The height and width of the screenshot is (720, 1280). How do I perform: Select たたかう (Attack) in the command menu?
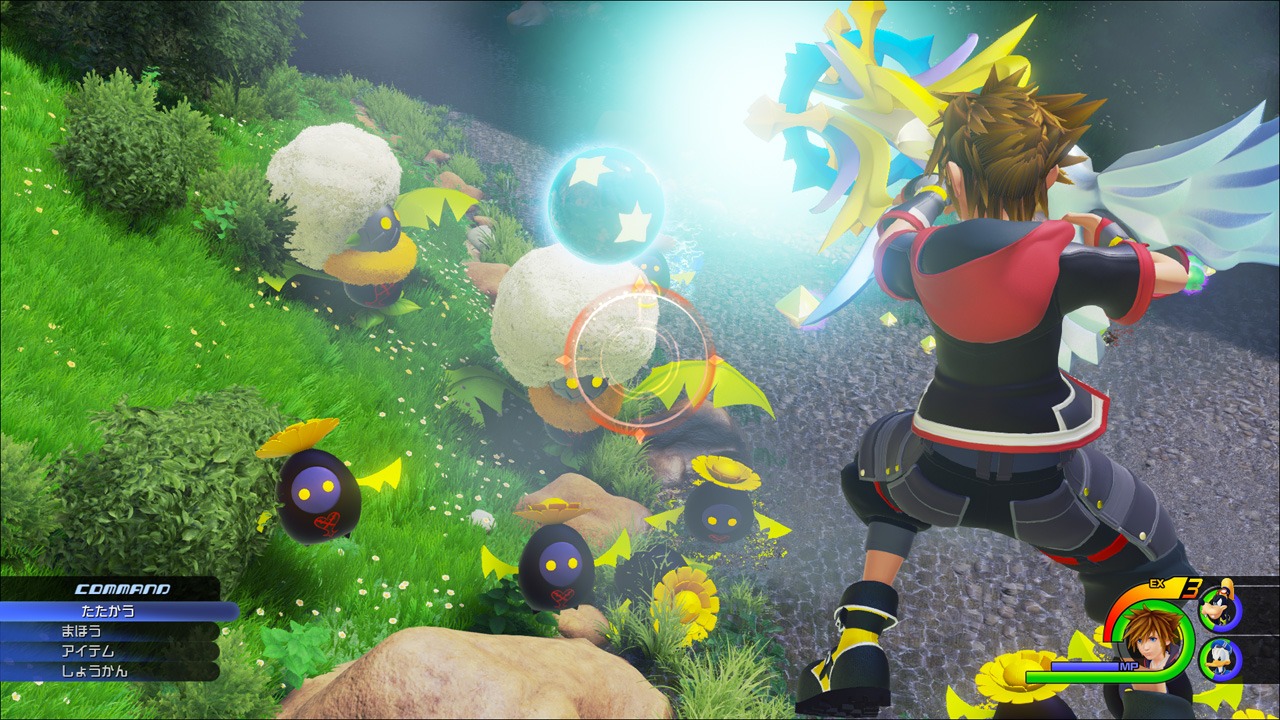pos(108,611)
